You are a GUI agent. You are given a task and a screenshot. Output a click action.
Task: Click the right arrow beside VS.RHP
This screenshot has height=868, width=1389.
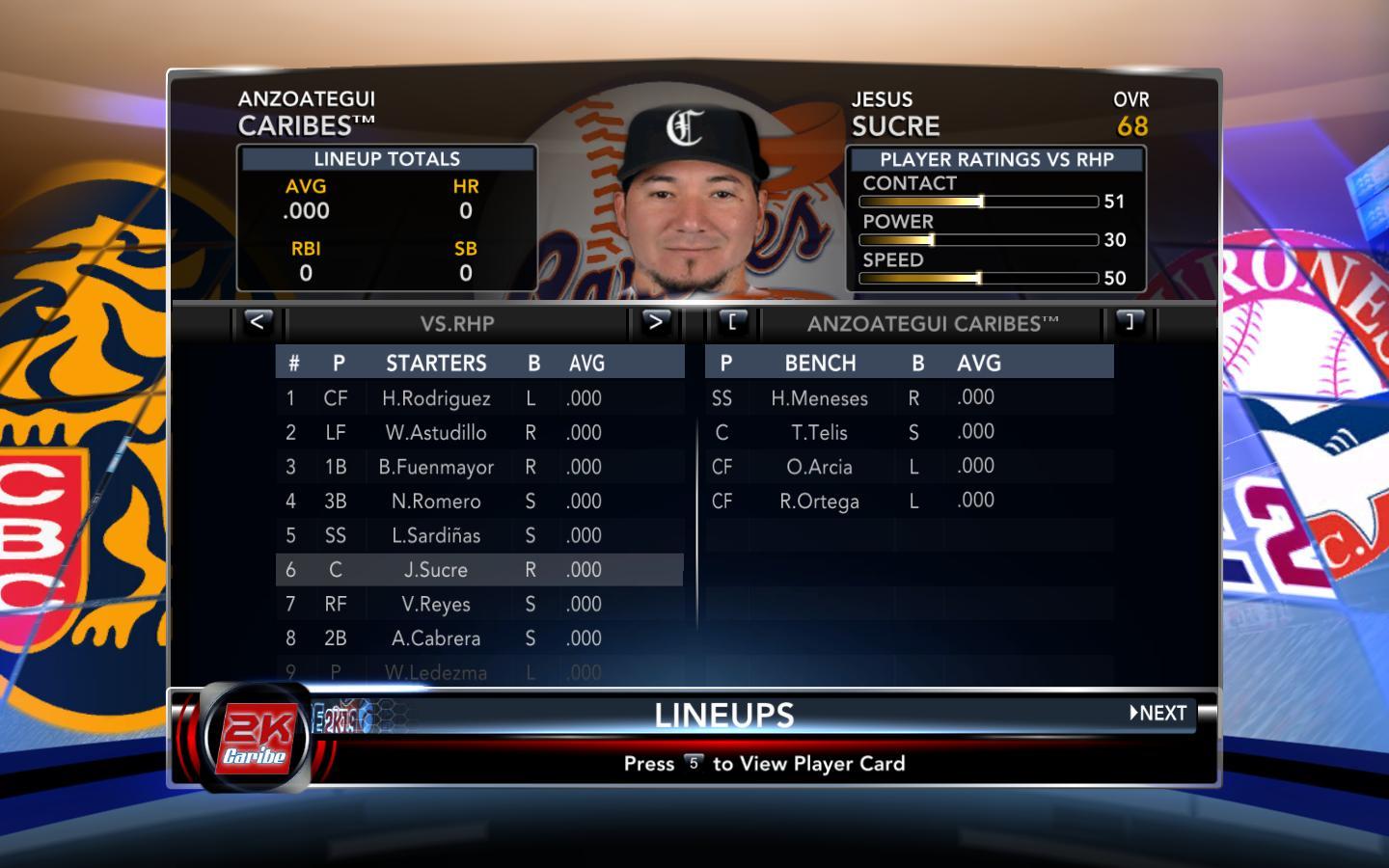(x=655, y=322)
